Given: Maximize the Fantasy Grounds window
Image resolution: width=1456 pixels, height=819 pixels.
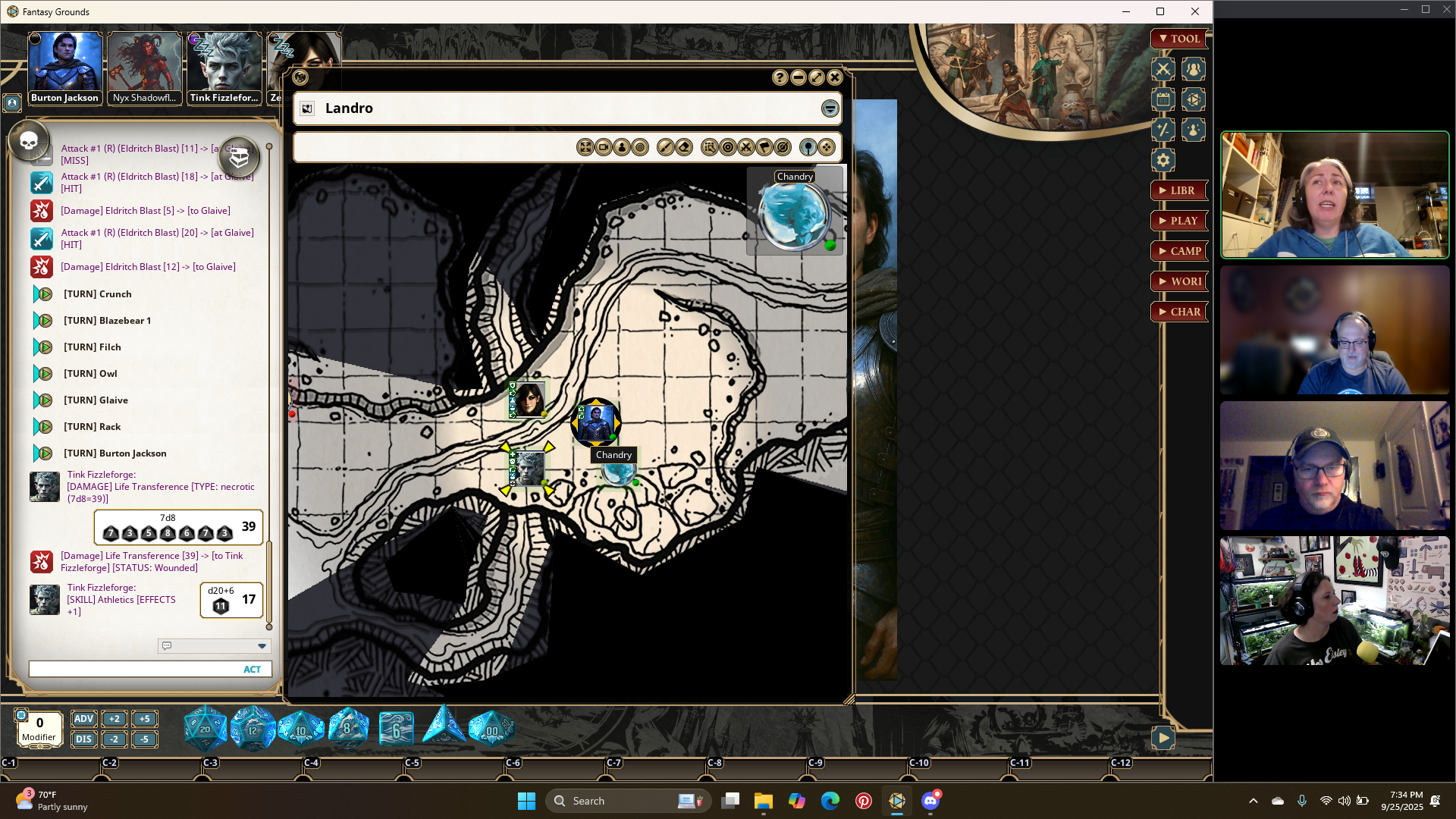Looking at the screenshot, I should pyautogui.click(x=1160, y=11).
